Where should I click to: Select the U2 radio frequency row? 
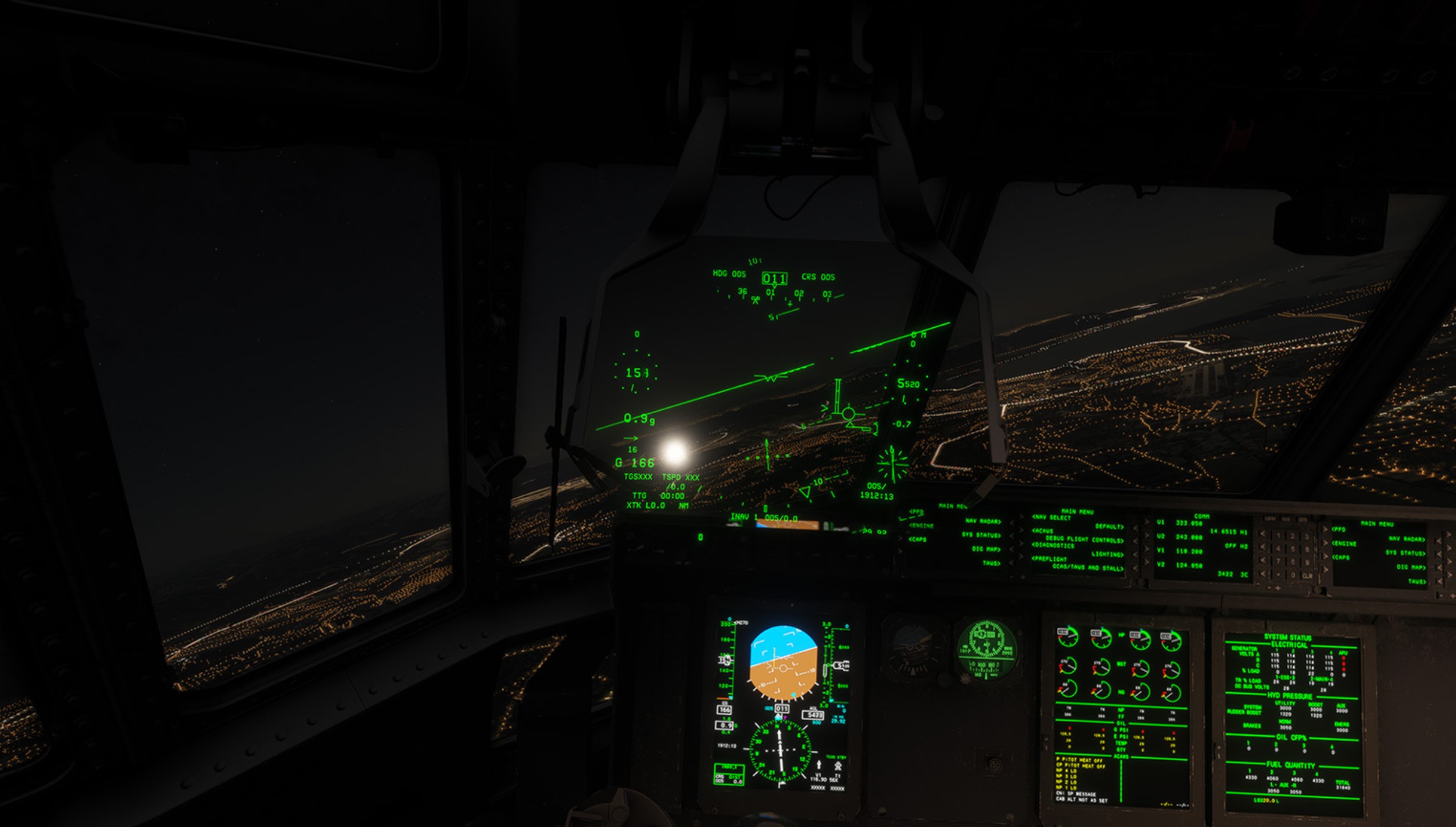tap(1180, 537)
